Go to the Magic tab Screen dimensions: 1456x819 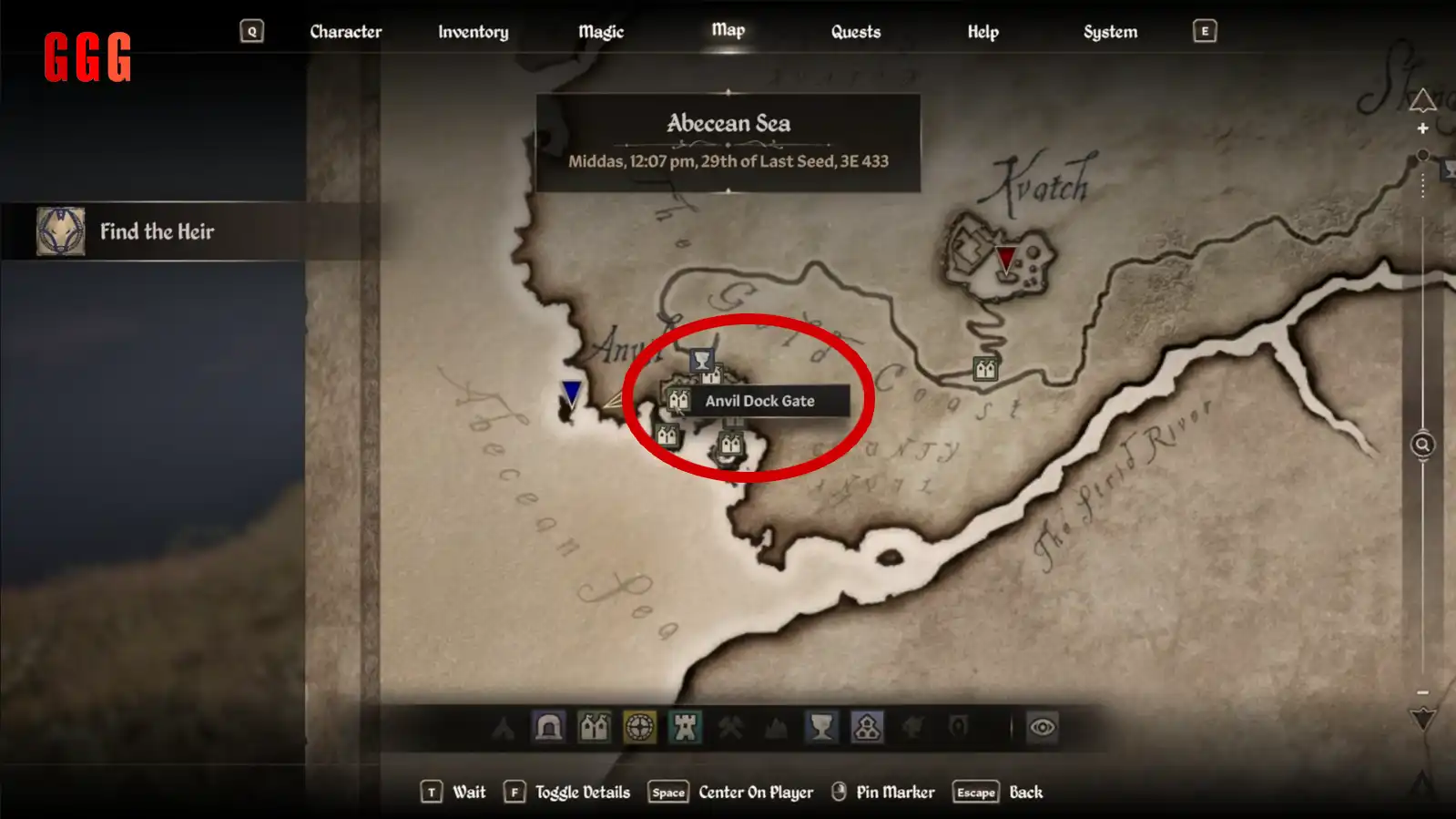tap(601, 32)
